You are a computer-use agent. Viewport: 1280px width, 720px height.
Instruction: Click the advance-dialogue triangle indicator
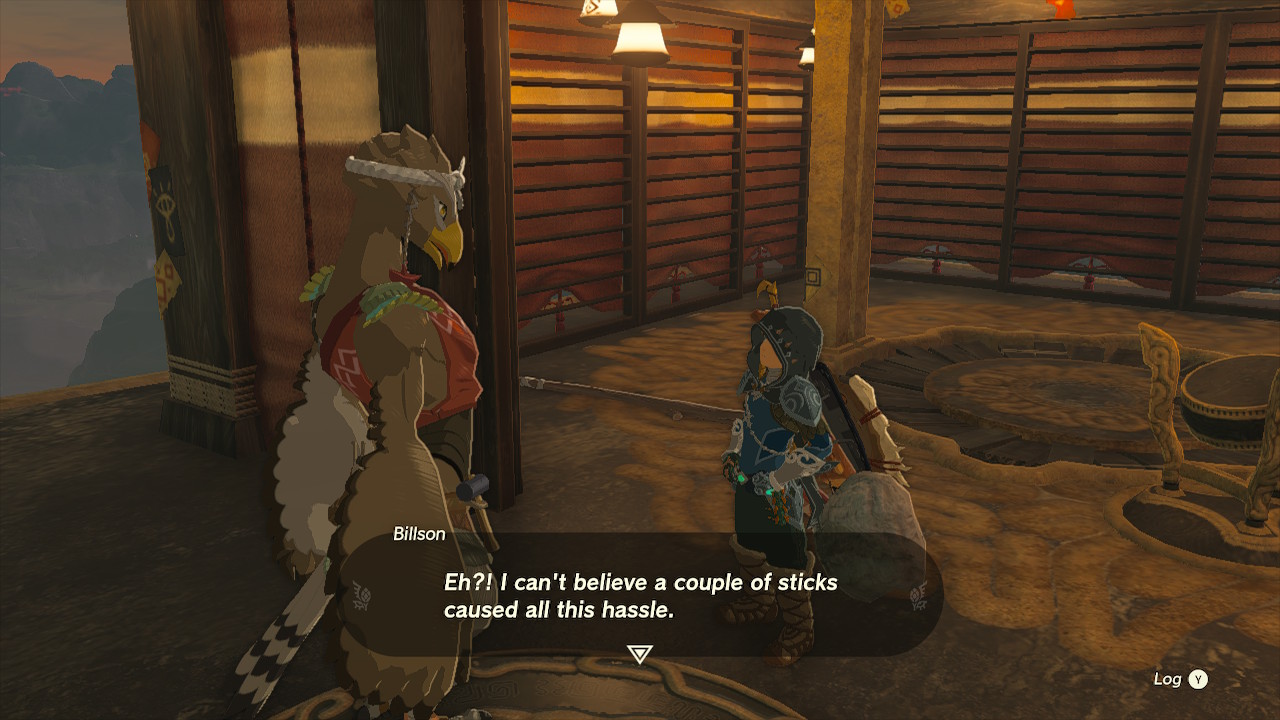pyautogui.click(x=639, y=652)
